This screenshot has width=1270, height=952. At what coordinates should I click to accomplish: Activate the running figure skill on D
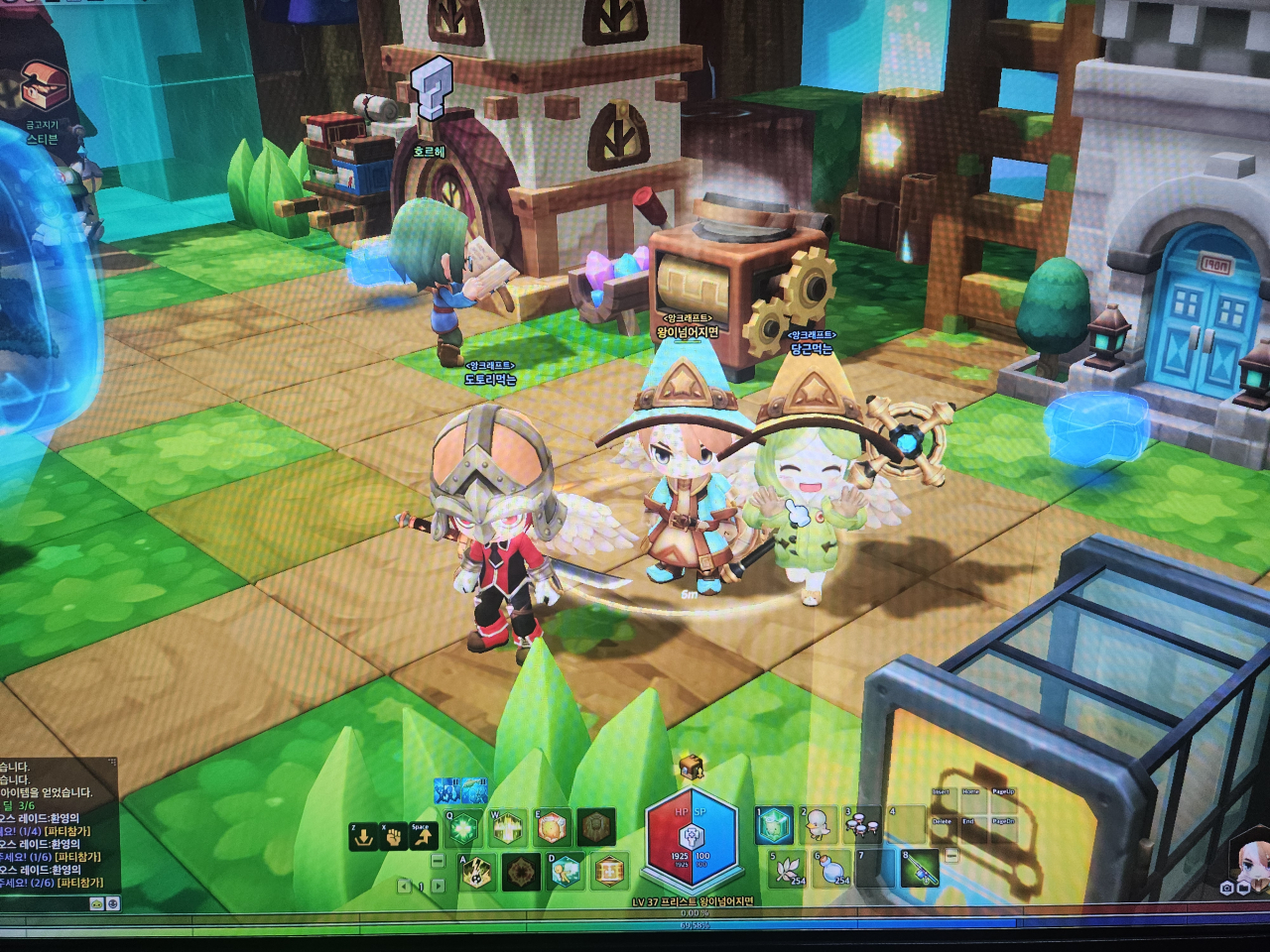pos(565,871)
